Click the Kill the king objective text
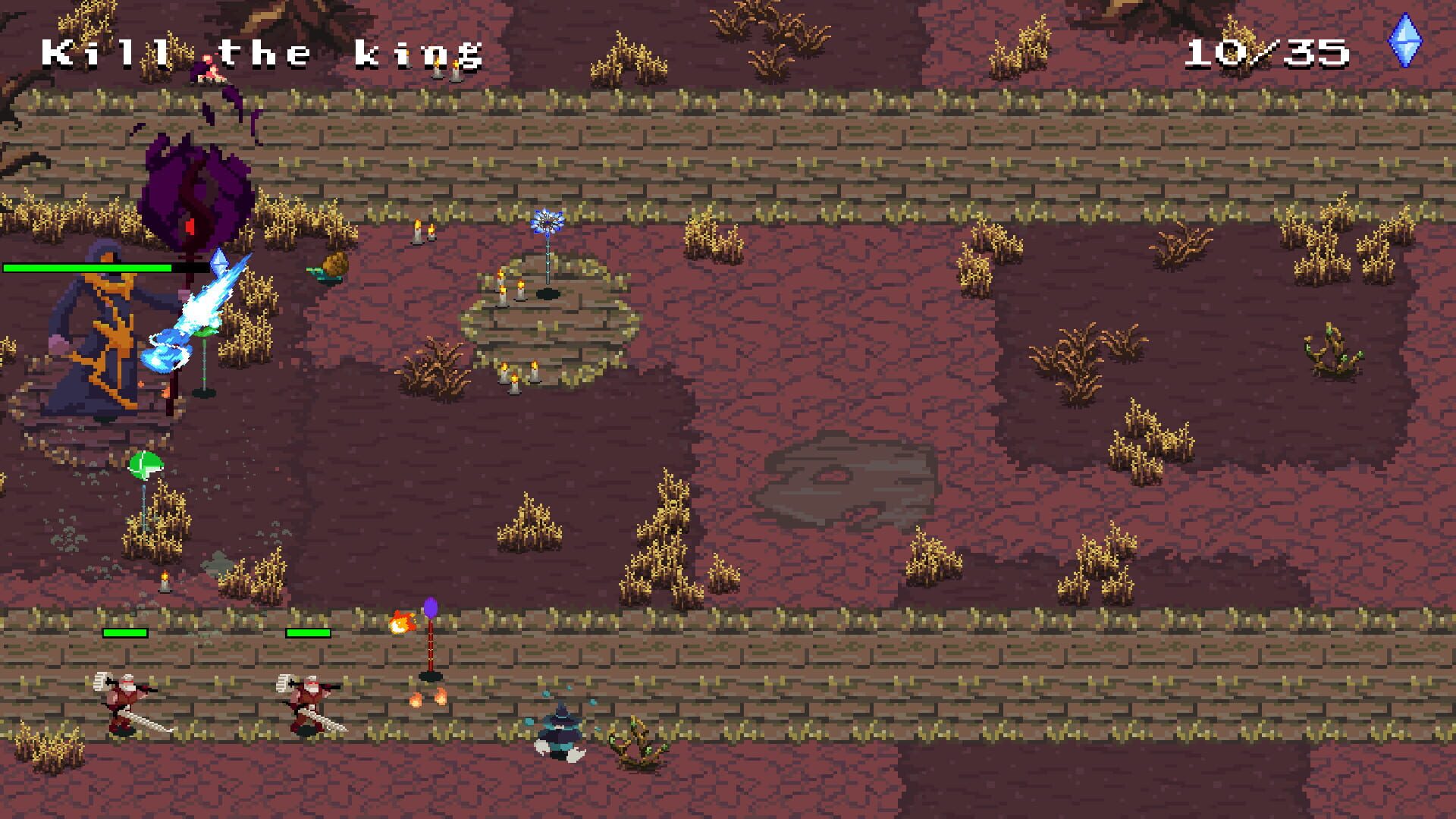This screenshot has width=1456, height=819. 262,52
